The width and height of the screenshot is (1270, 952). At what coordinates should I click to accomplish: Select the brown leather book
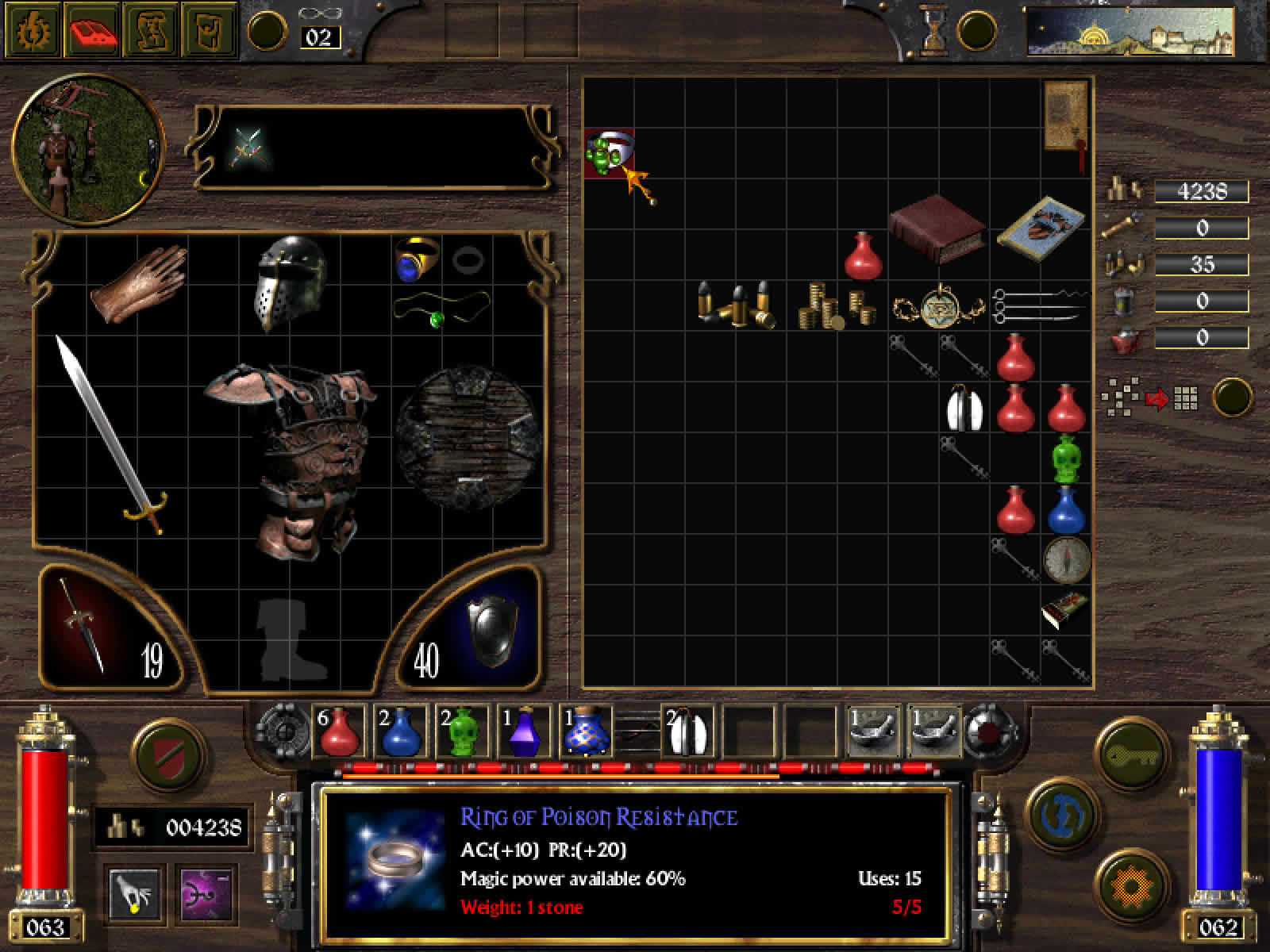937,228
